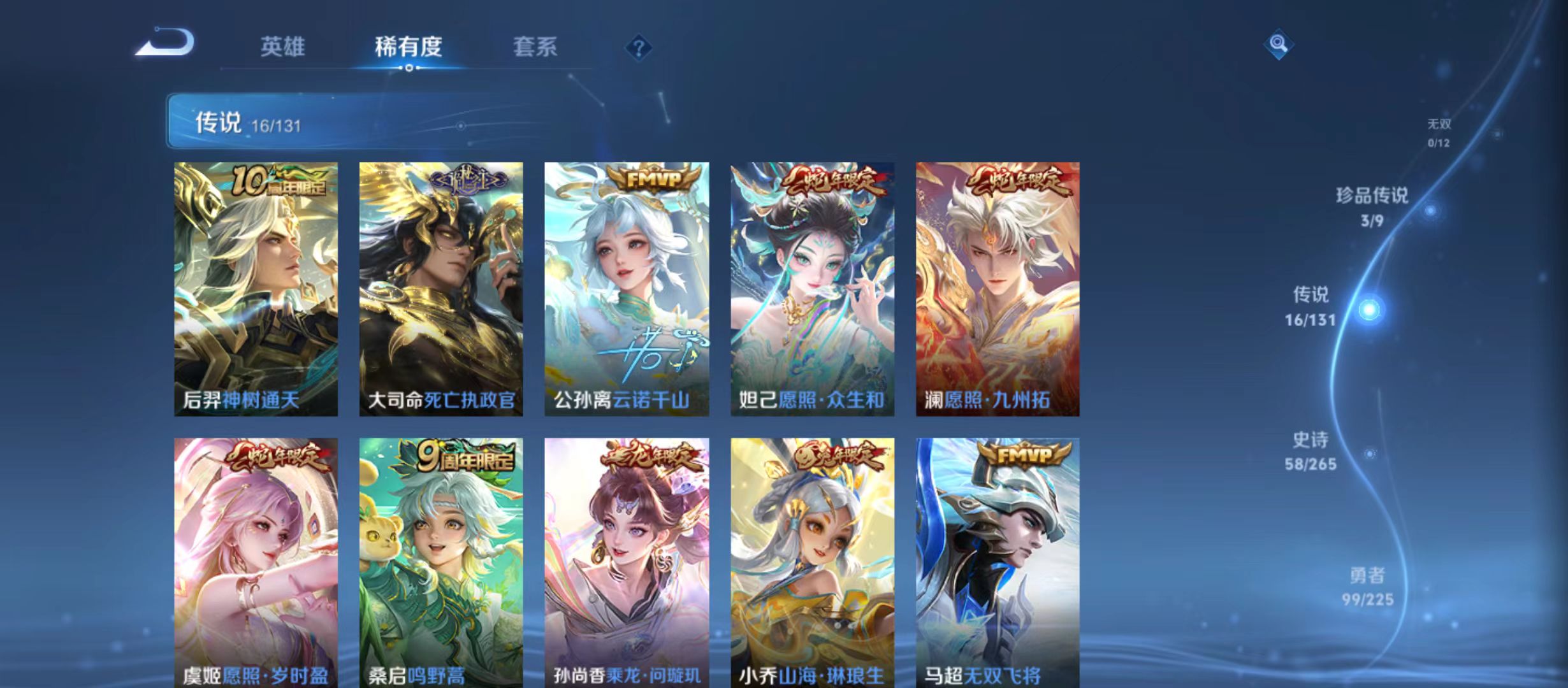
Task: Switch to the 英雄 tab
Action: pos(282,46)
